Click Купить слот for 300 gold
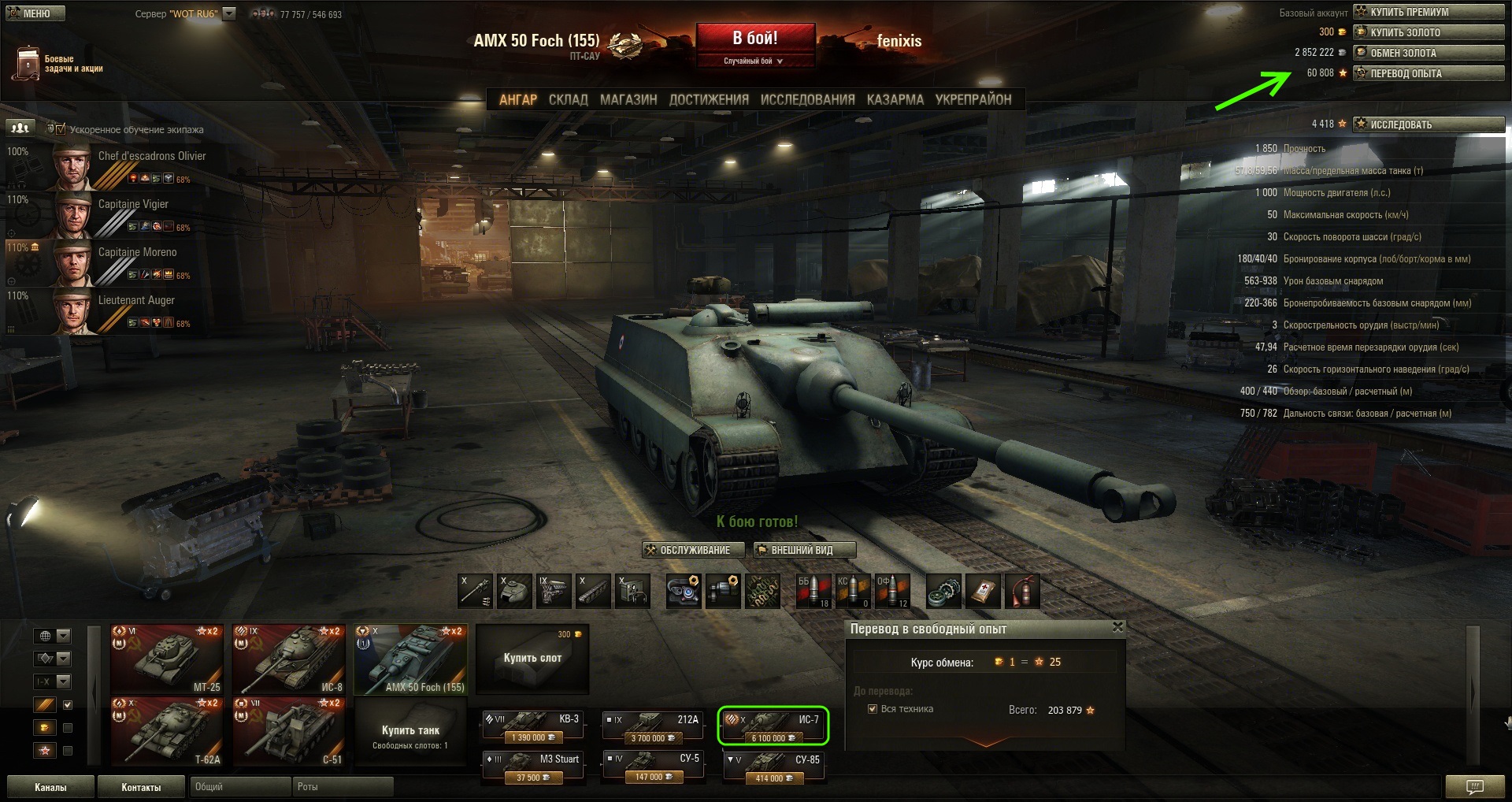Screen dimensions: 1512x802 coord(532,658)
